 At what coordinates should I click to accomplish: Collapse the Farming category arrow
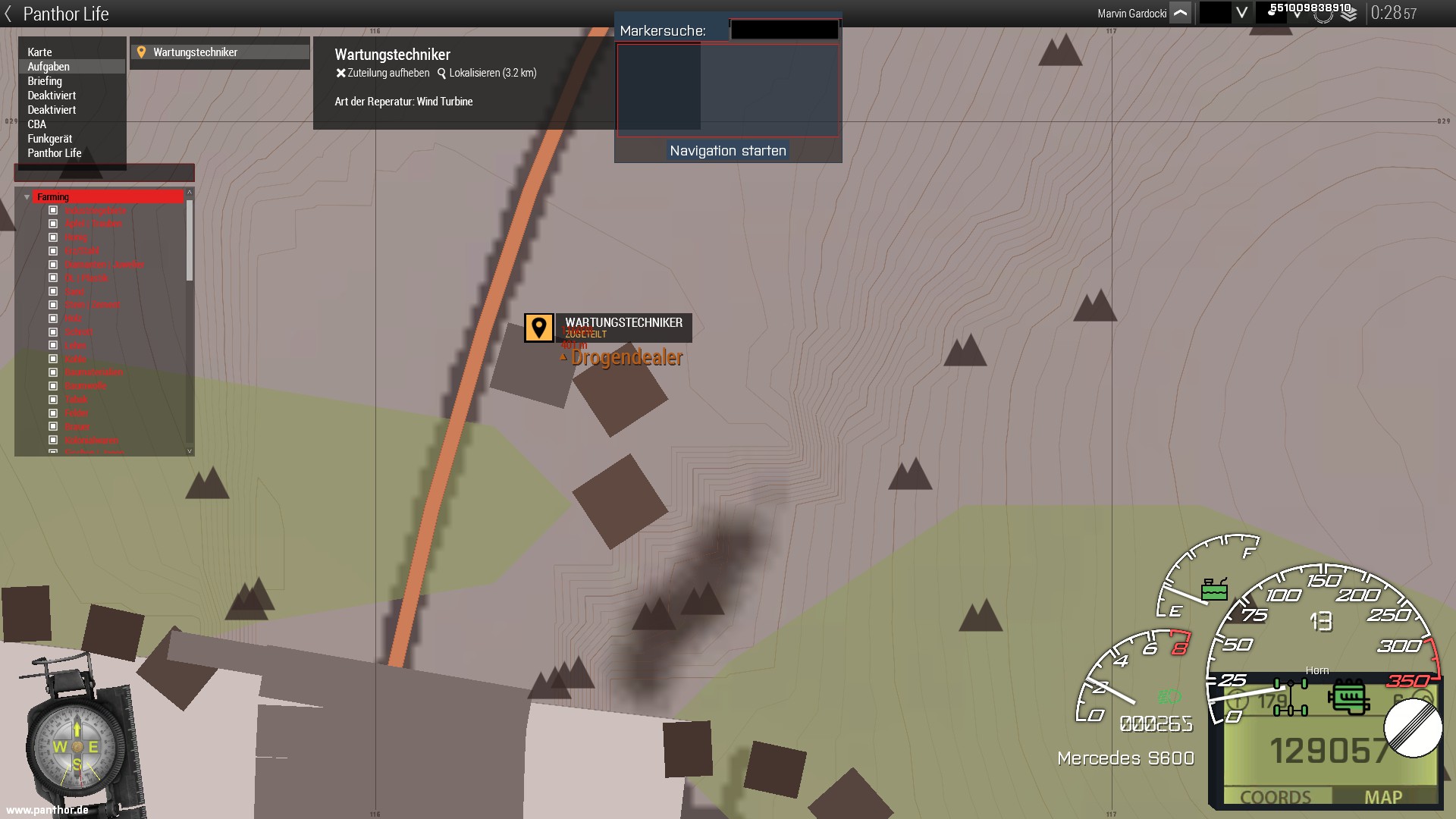27,197
